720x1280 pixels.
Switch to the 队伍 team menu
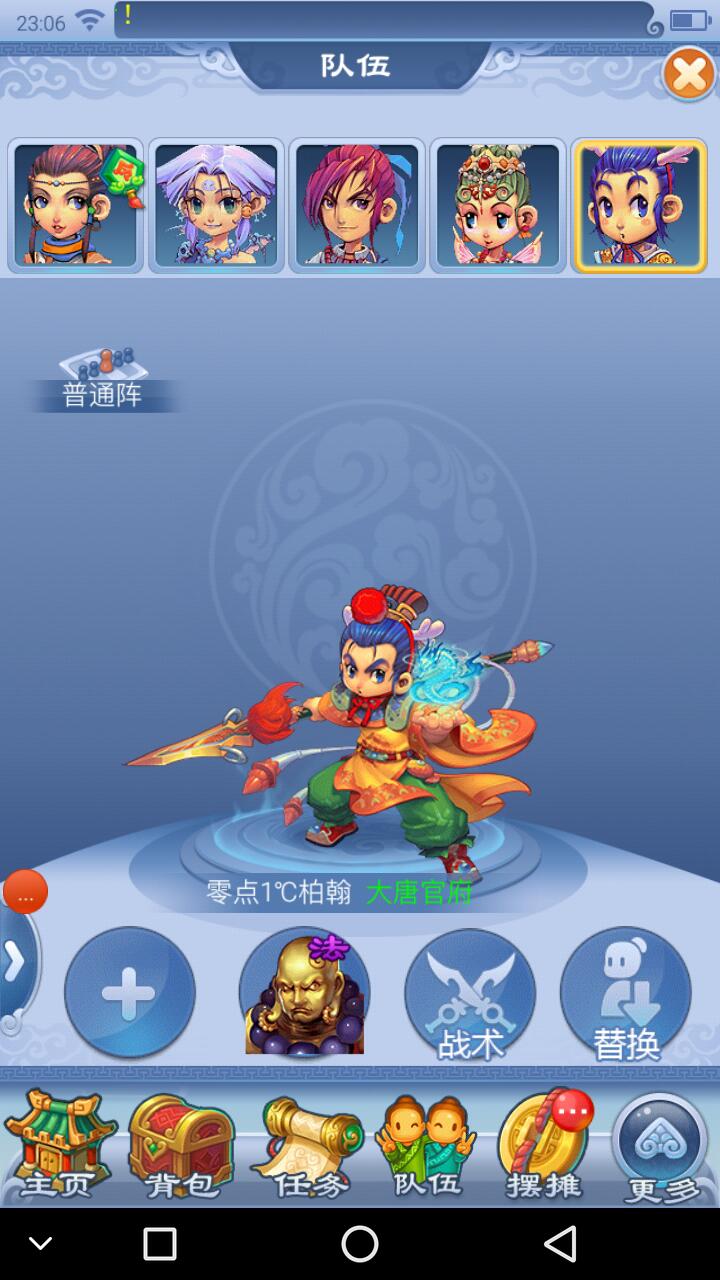pos(425,1147)
